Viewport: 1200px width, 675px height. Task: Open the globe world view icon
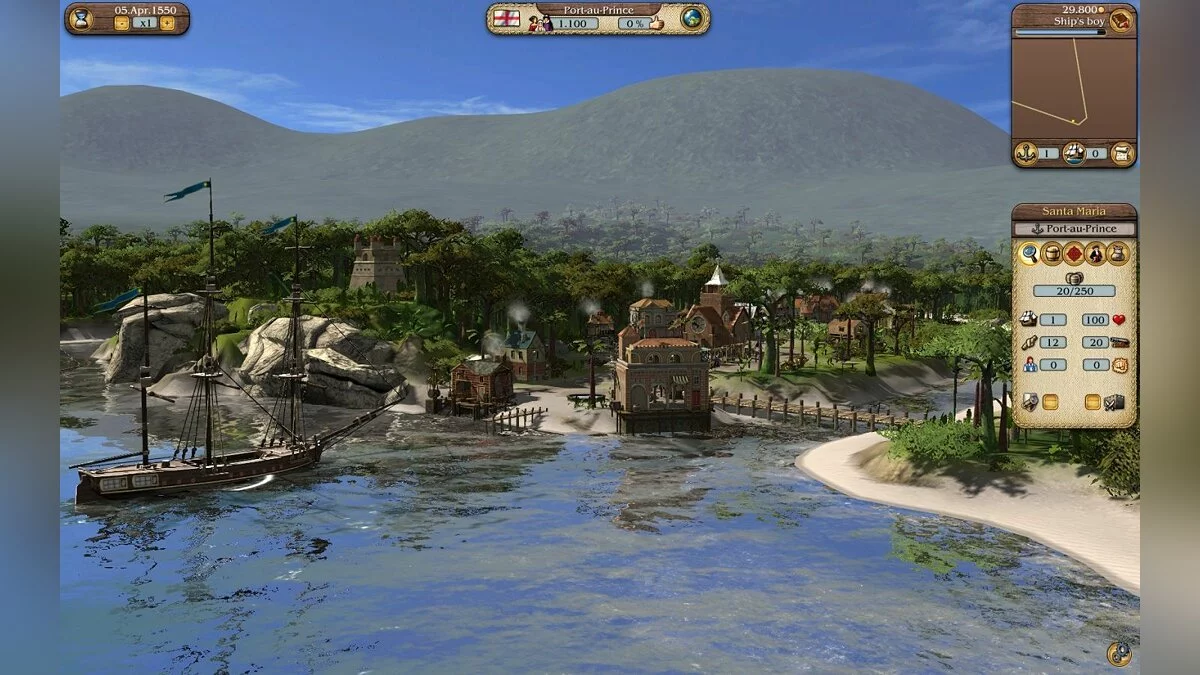click(692, 18)
